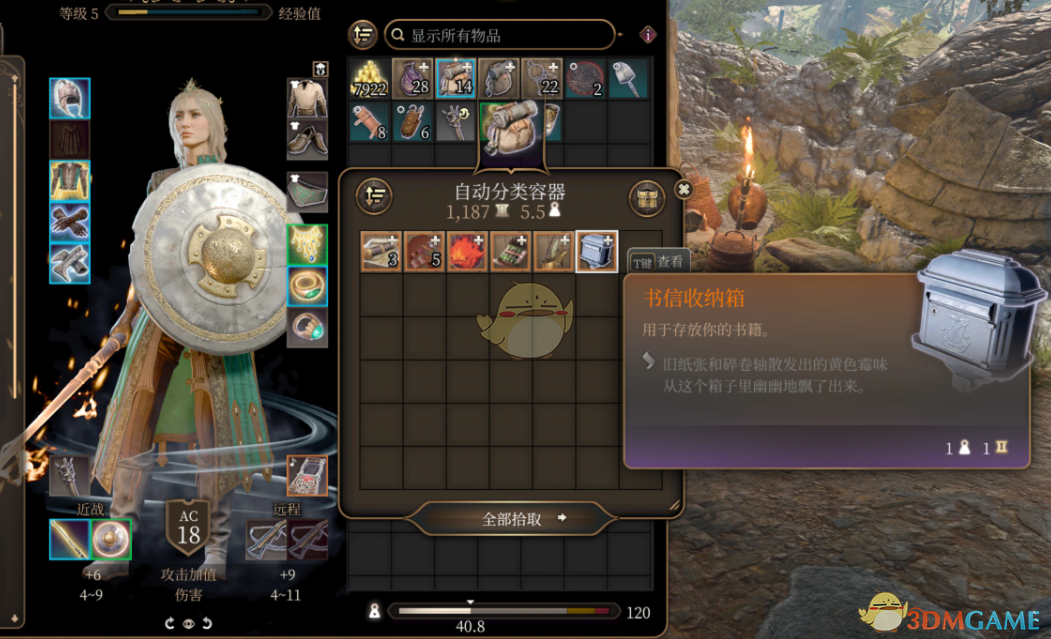Click the inventory search field
The image size is (1051, 639).
pos(500,35)
